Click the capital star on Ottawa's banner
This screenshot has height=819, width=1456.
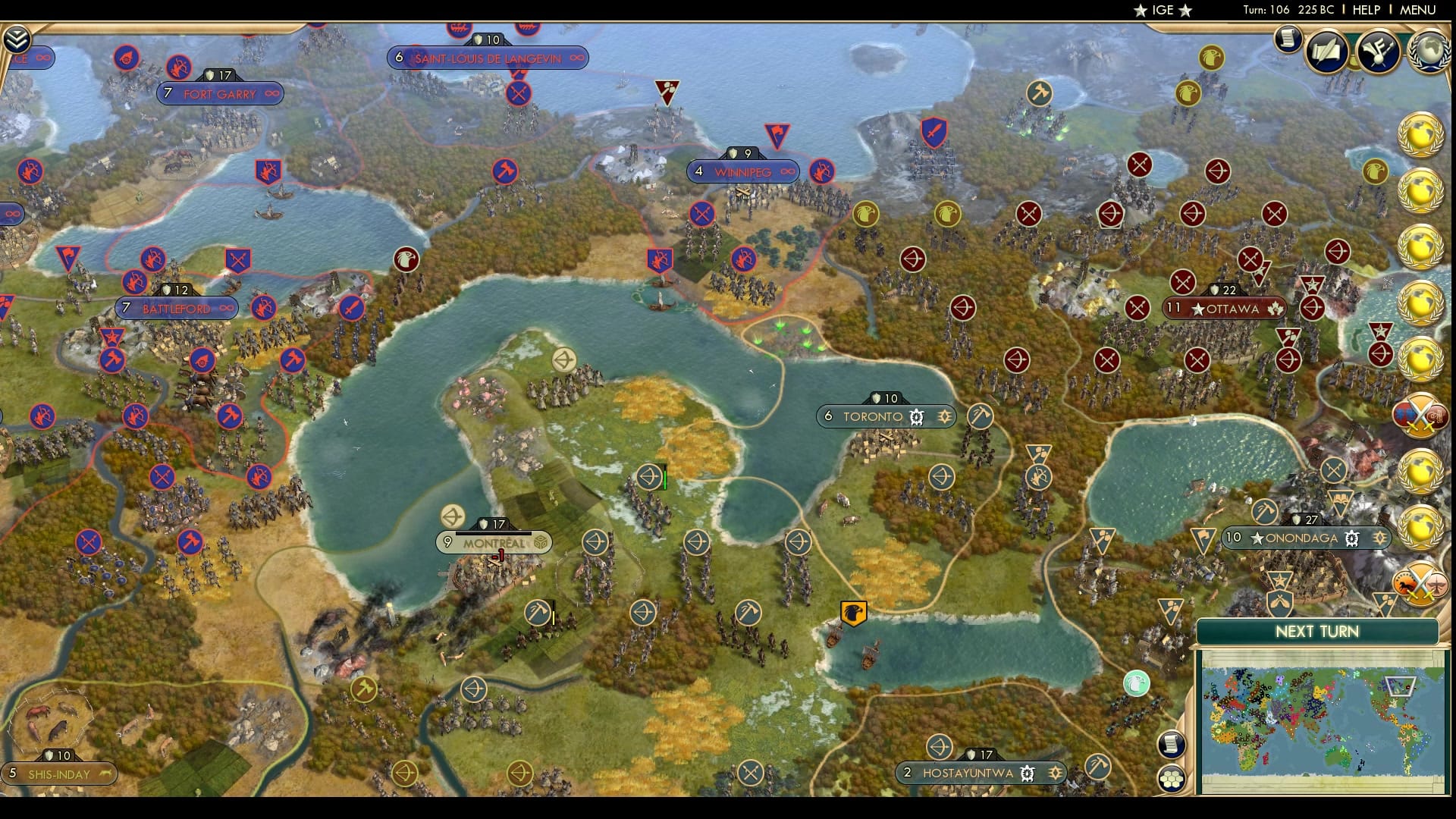1198,308
